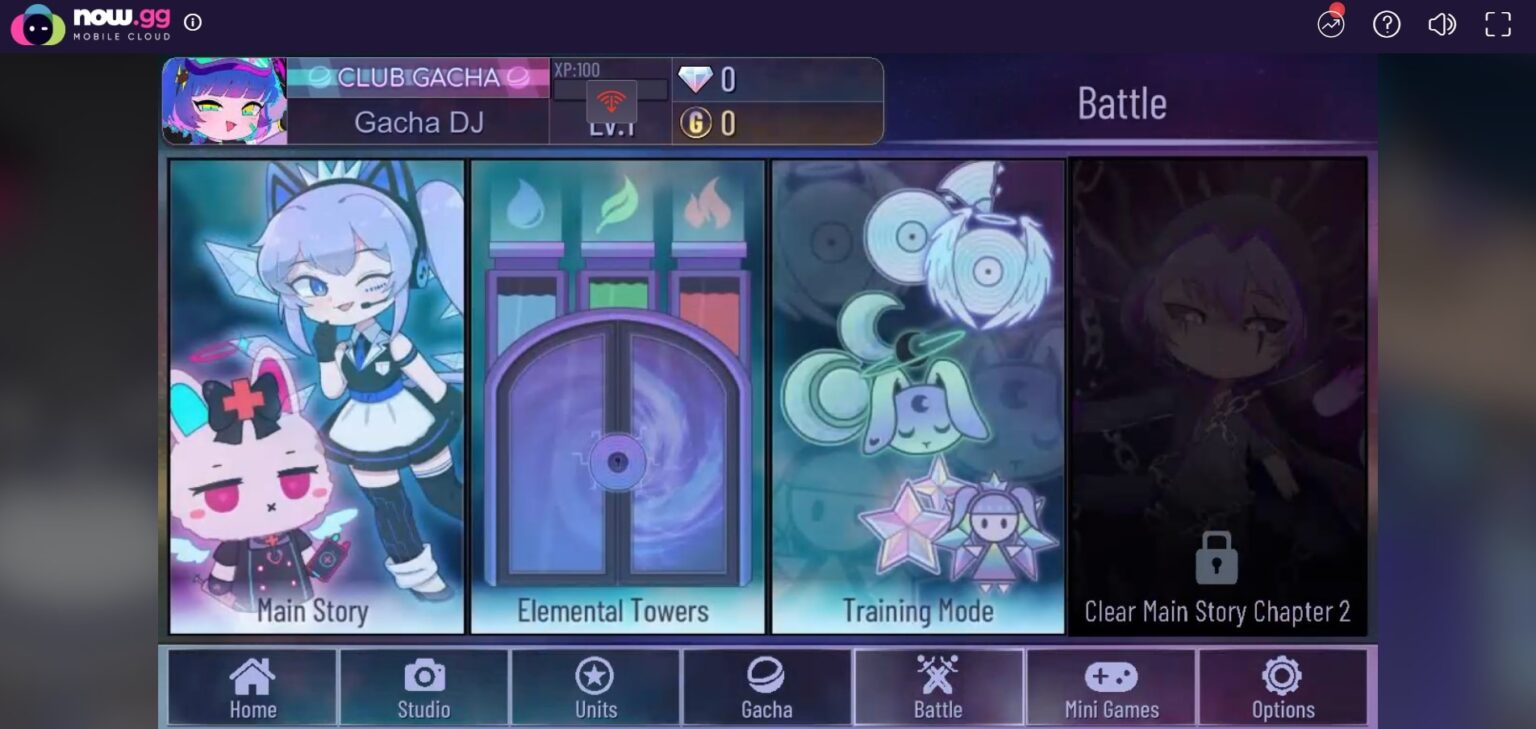Open the now.gg help question mark
Viewport: 1536px width, 729px height.
click(x=1386, y=25)
